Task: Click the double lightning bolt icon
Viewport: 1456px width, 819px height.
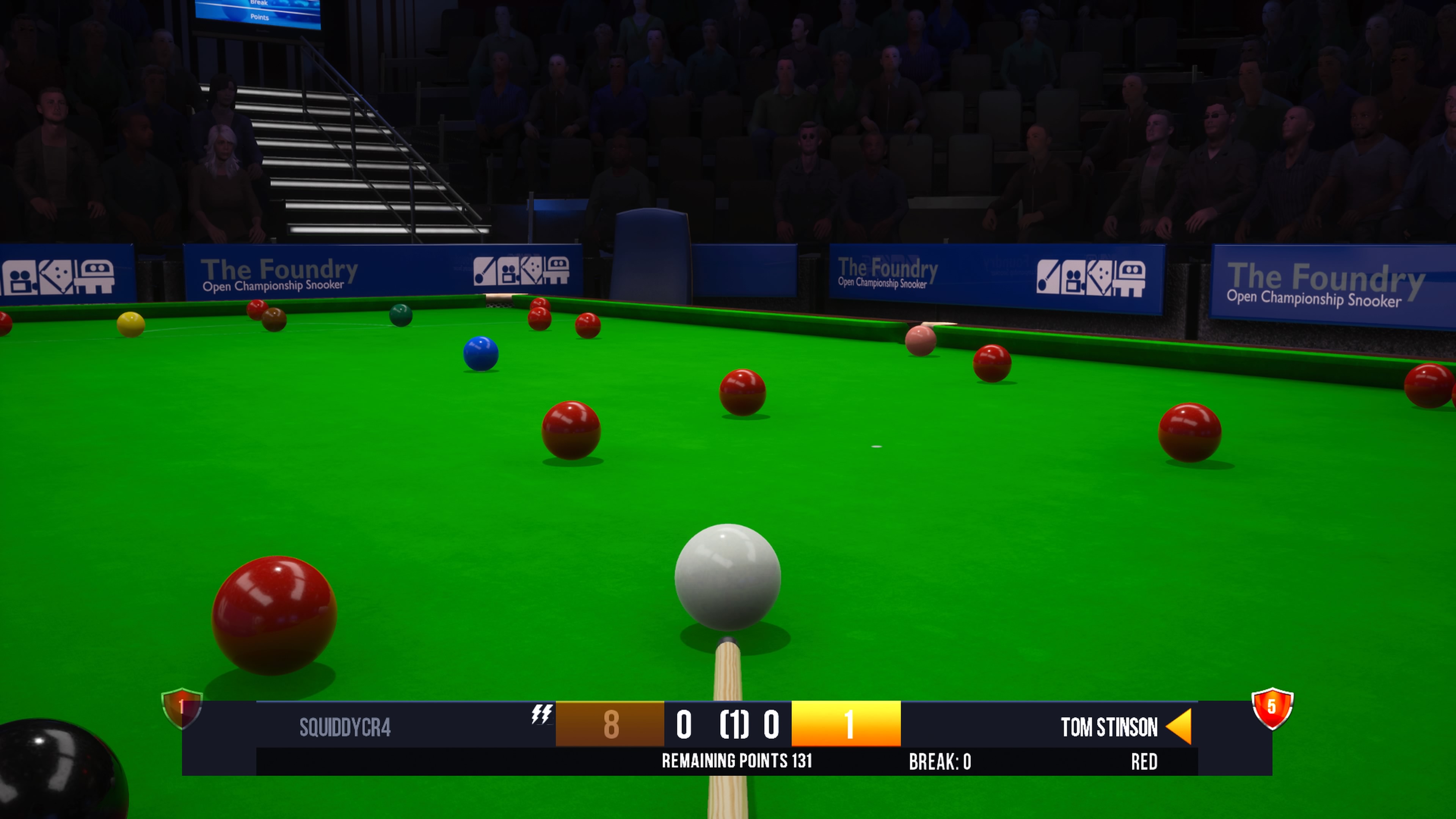Action: coord(541,714)
